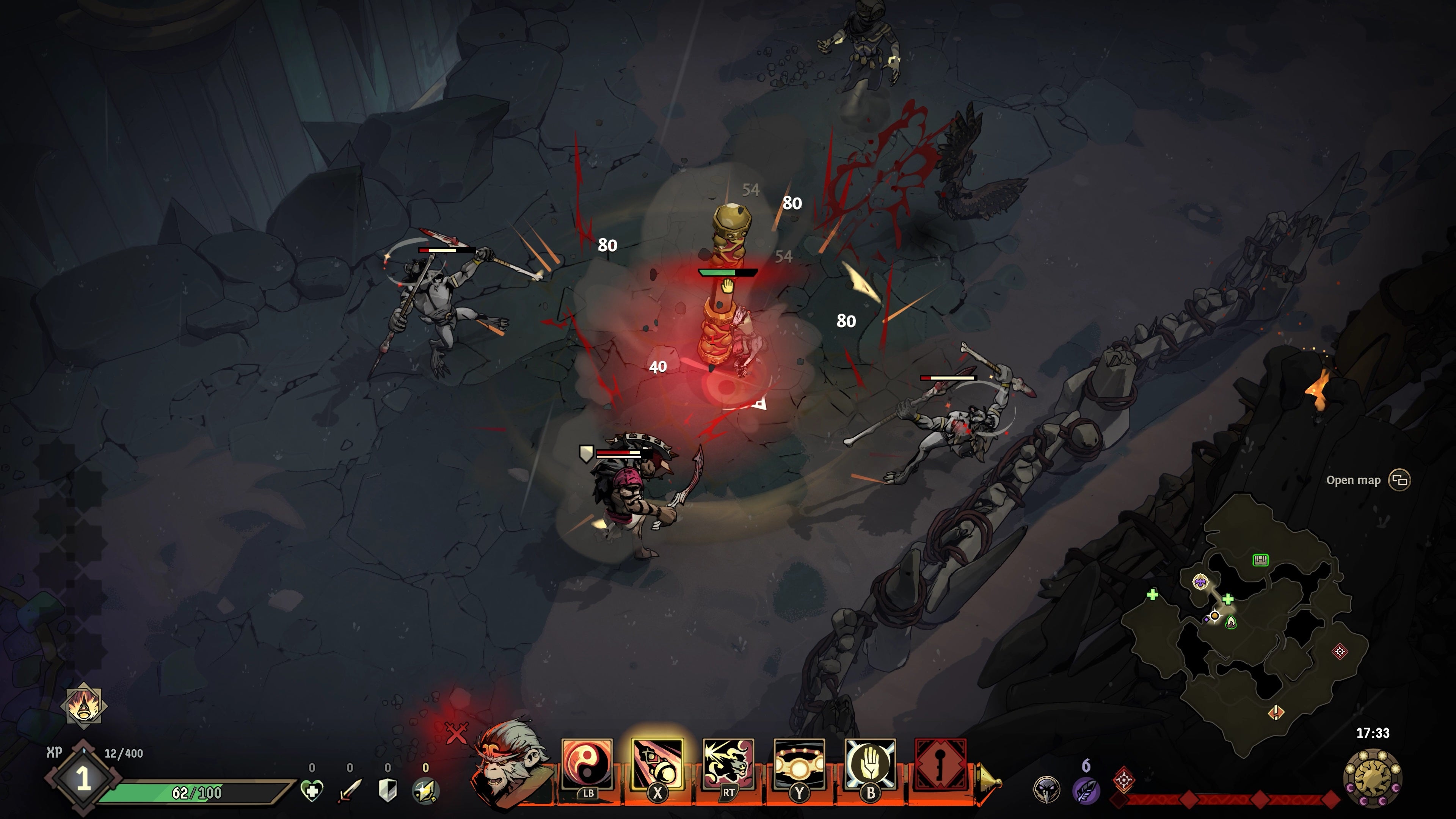The width and height of the screenshot is (1456, 819).
Task: Select the red diamond target minimap marker
Action: pyautogui.click(x=1340, y=651)
